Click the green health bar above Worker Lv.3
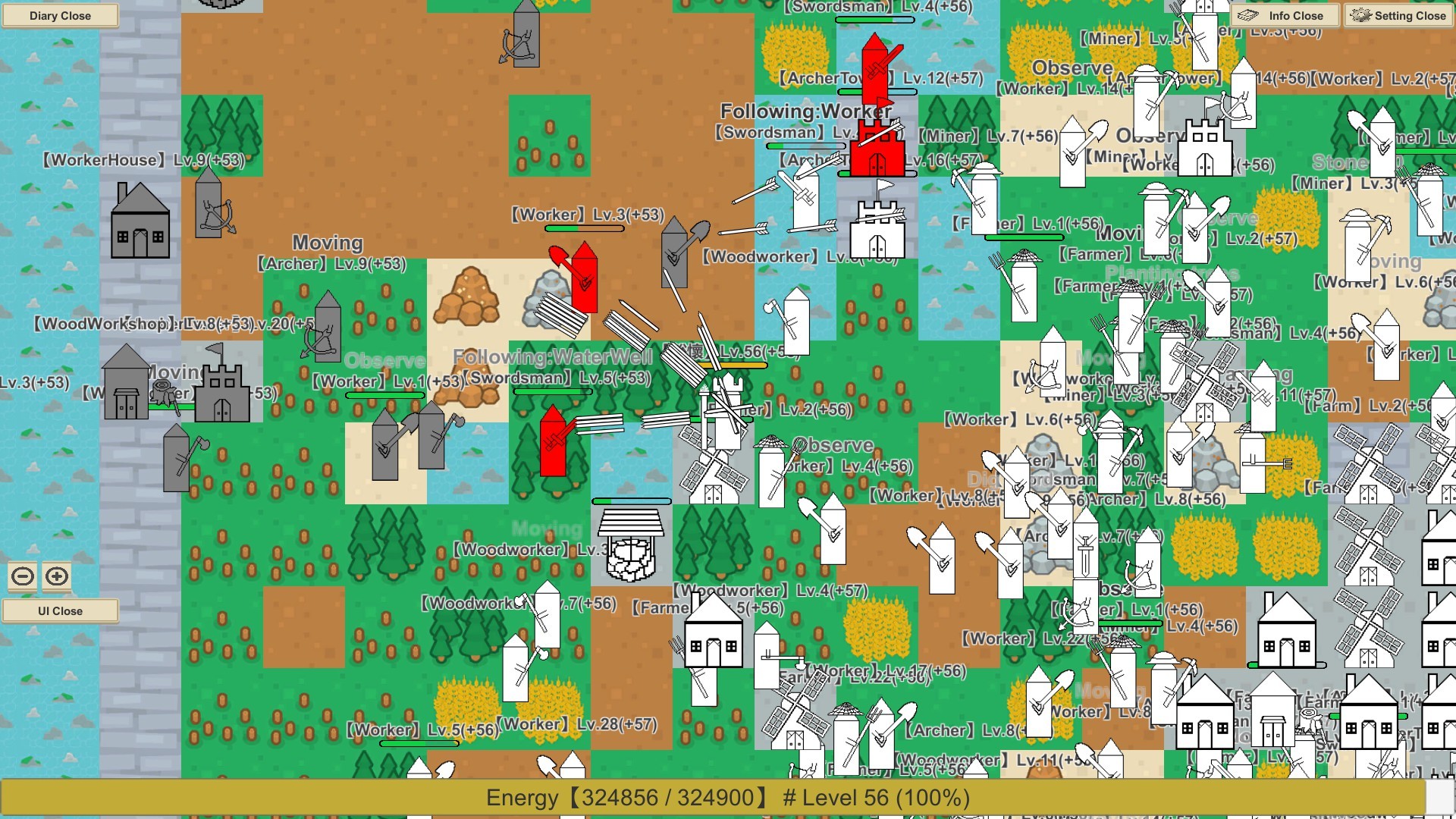1456x819 pixels. coord(565,227)
